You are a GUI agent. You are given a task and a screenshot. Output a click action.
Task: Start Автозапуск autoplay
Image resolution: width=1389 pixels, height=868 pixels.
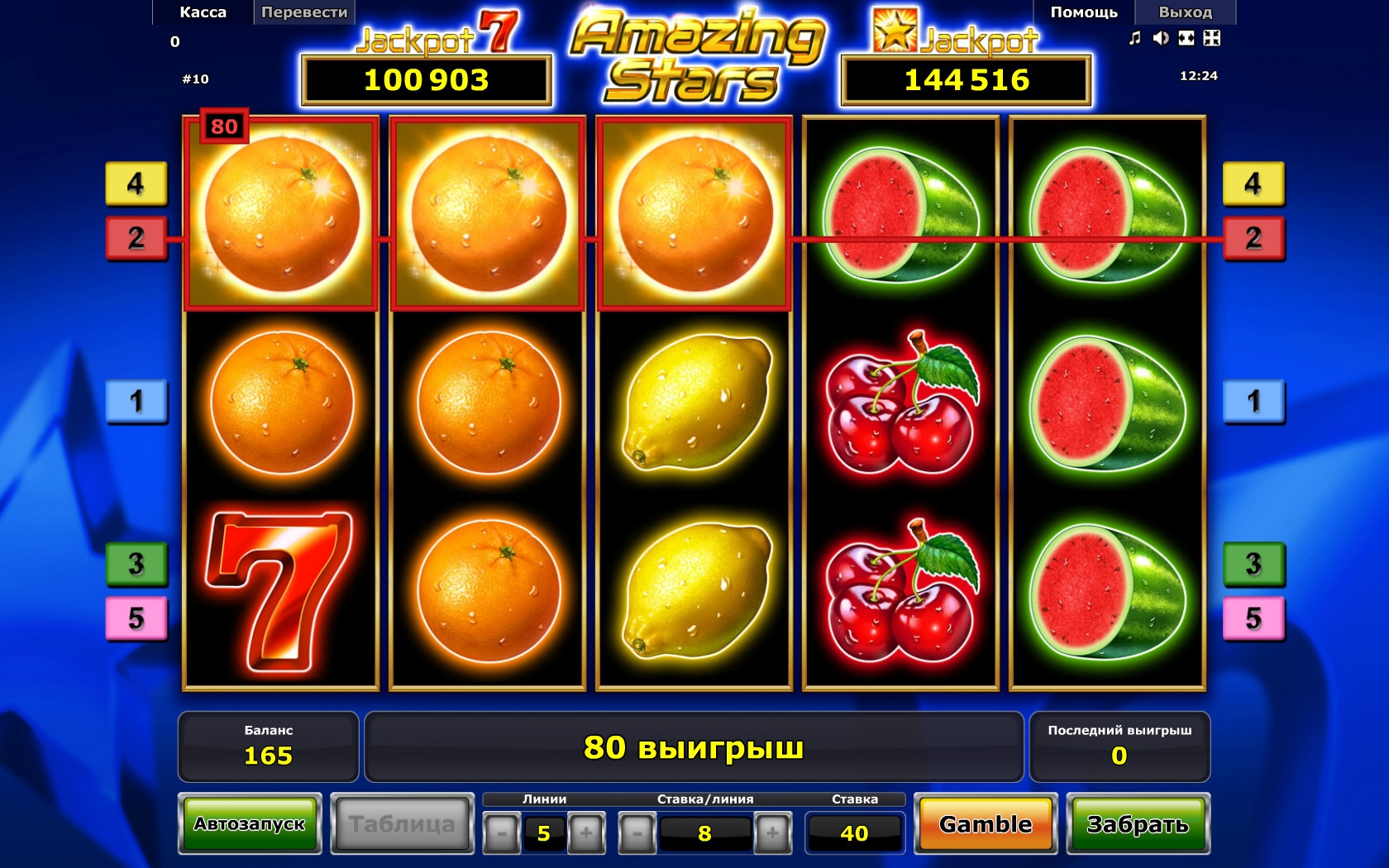[250, 824]
